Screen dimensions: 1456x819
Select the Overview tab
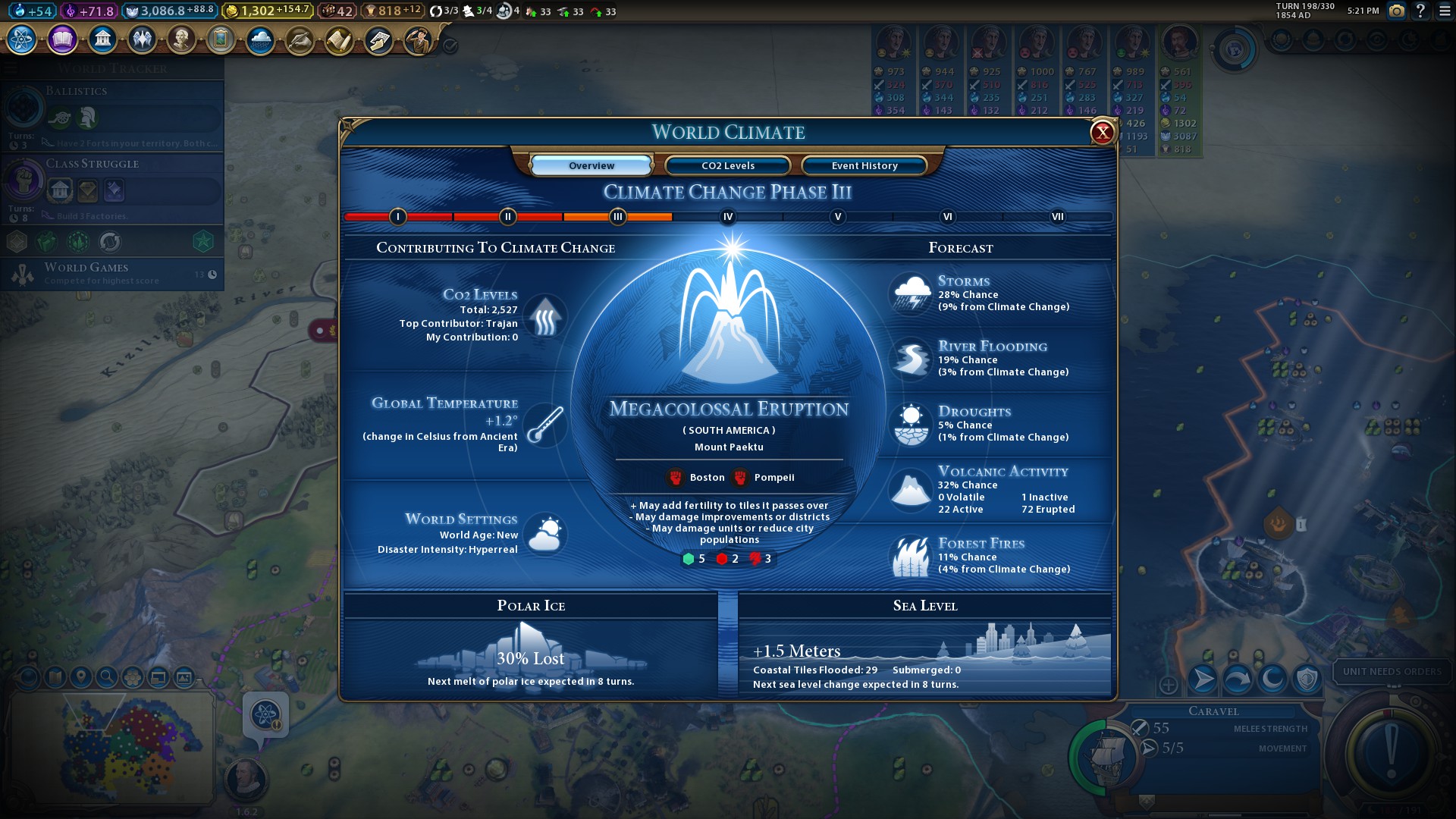tap(591, 165)
